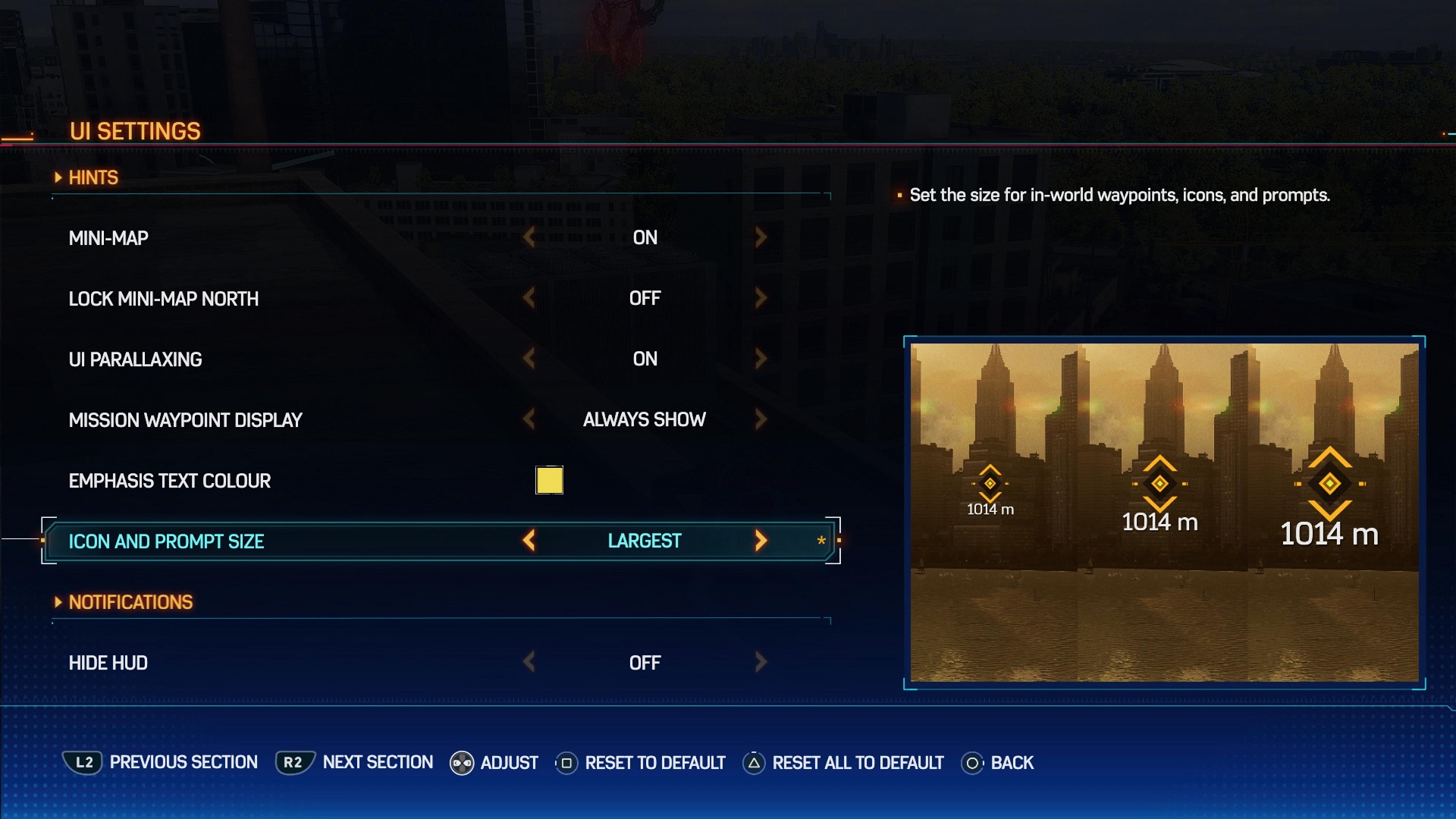Screen dimensions: 1456x819
Task: Collapse the HINTS section triangle
Action: point(59,177)
